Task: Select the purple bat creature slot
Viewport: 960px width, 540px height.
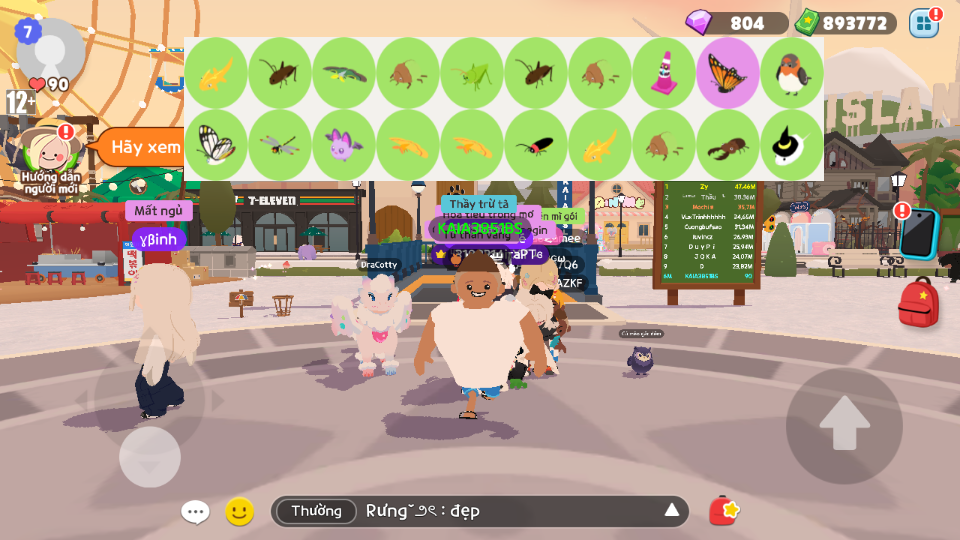Action: tap(344, 145)
